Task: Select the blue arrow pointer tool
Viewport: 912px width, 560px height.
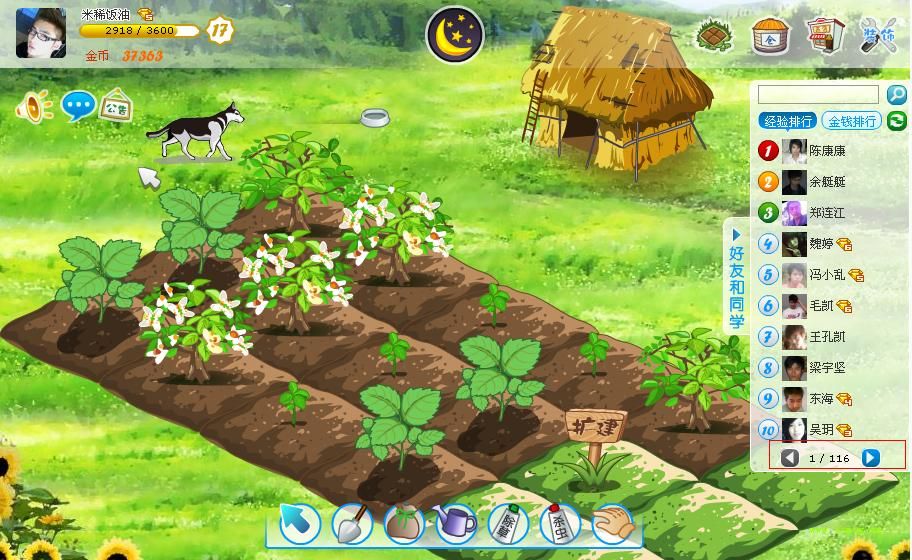Action: (x=298, y=522)
